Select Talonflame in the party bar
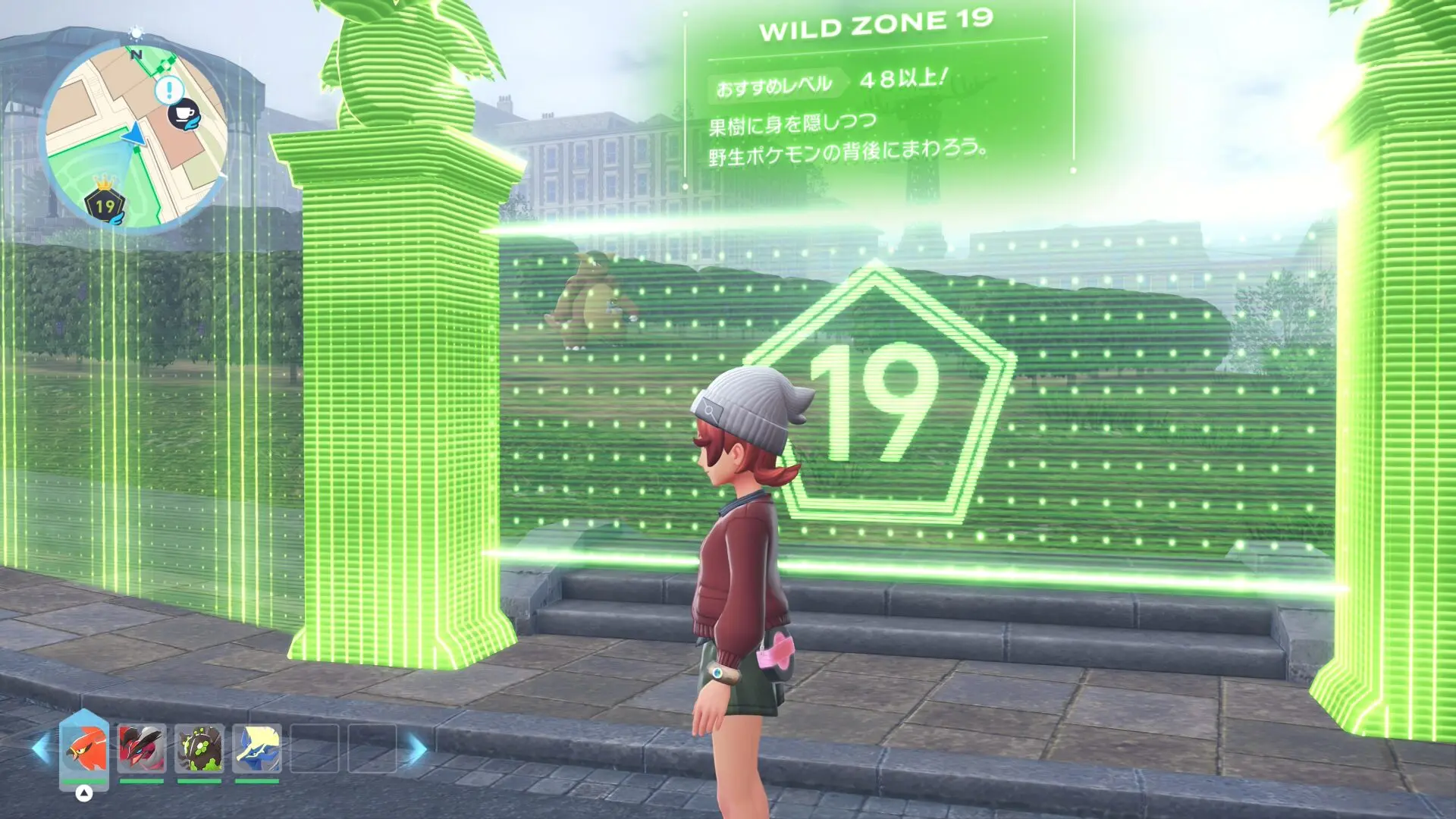This screenshot has width=1456, height=819. tap(84, 748)
